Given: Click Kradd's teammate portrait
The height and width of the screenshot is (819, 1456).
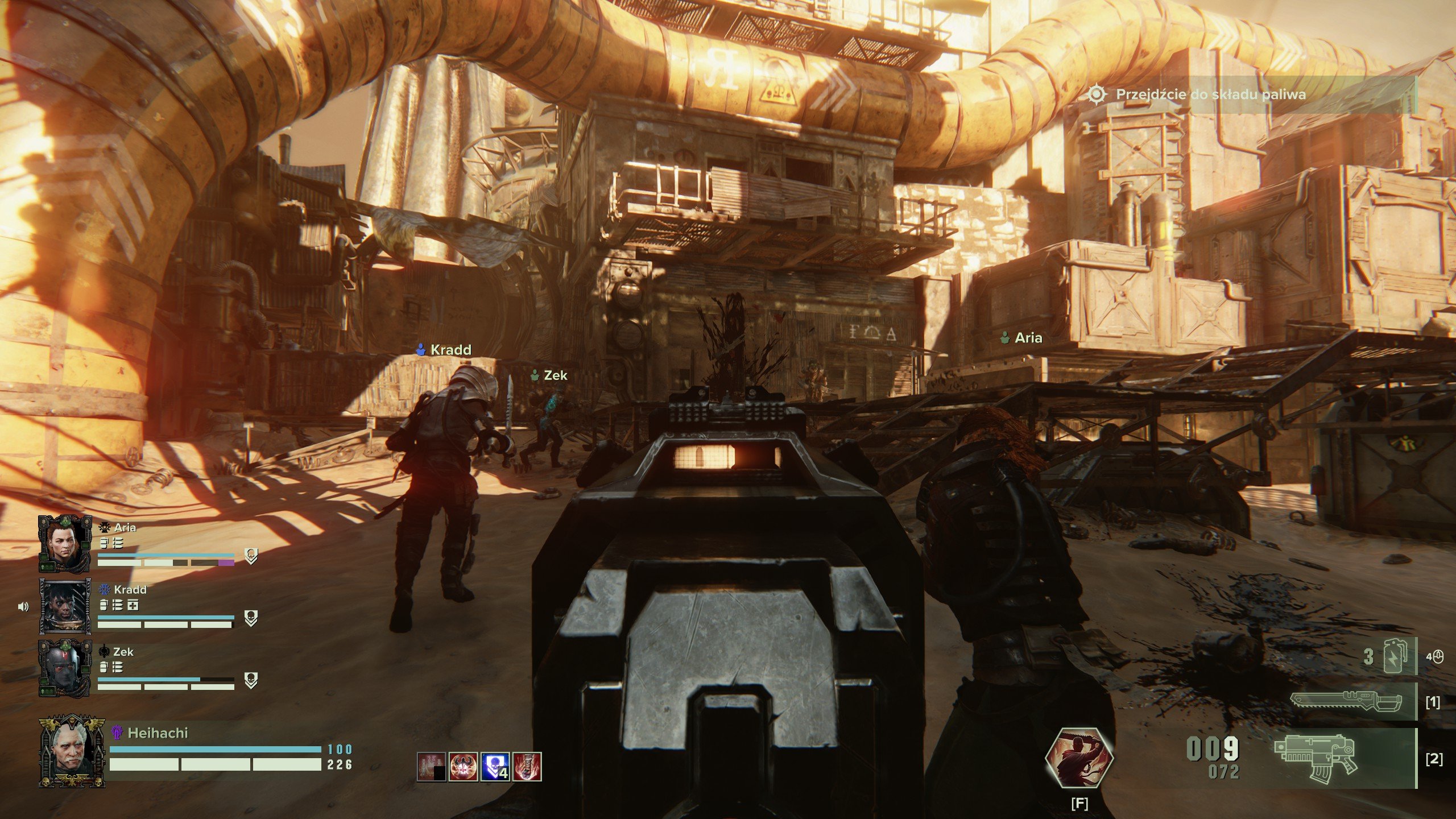Looking at the screenshot, I should [65, 606].
